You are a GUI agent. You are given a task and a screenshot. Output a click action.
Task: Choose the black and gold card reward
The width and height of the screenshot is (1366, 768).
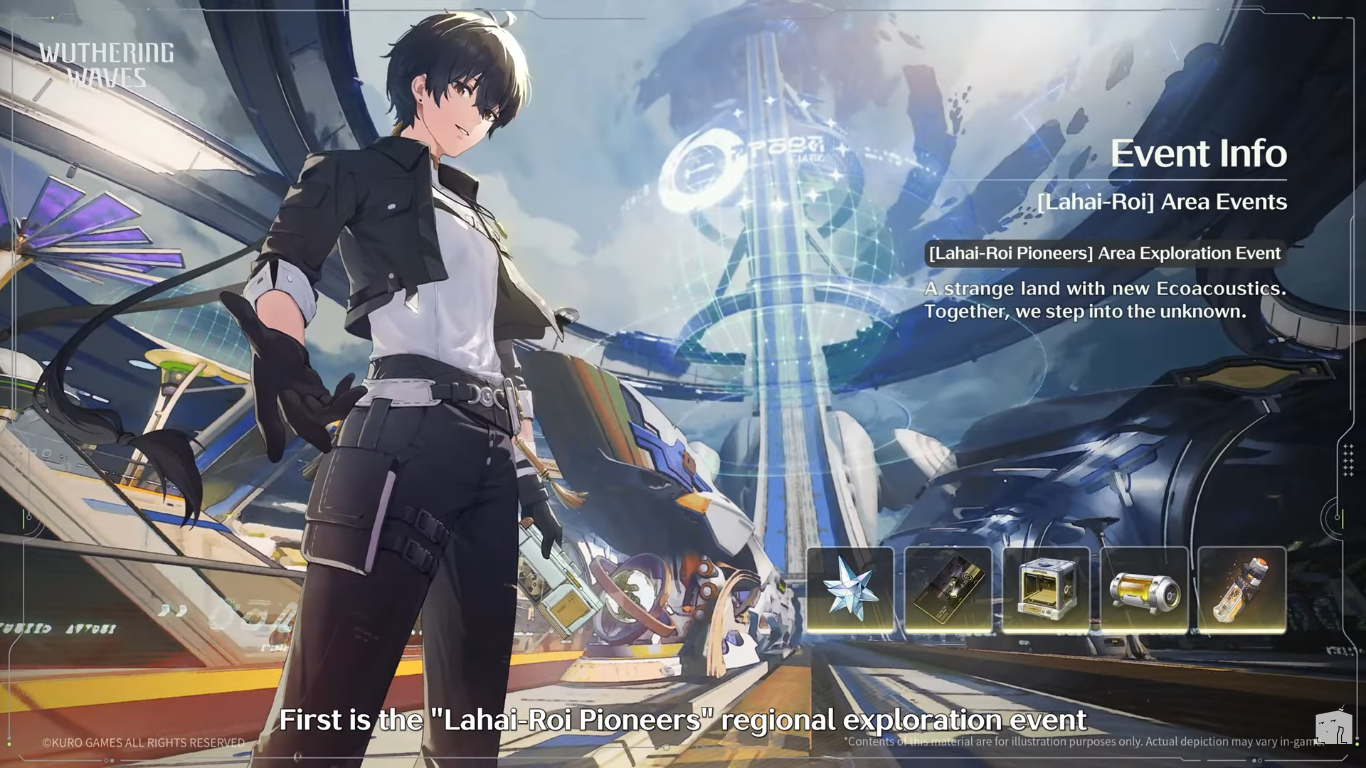[948, 590]
